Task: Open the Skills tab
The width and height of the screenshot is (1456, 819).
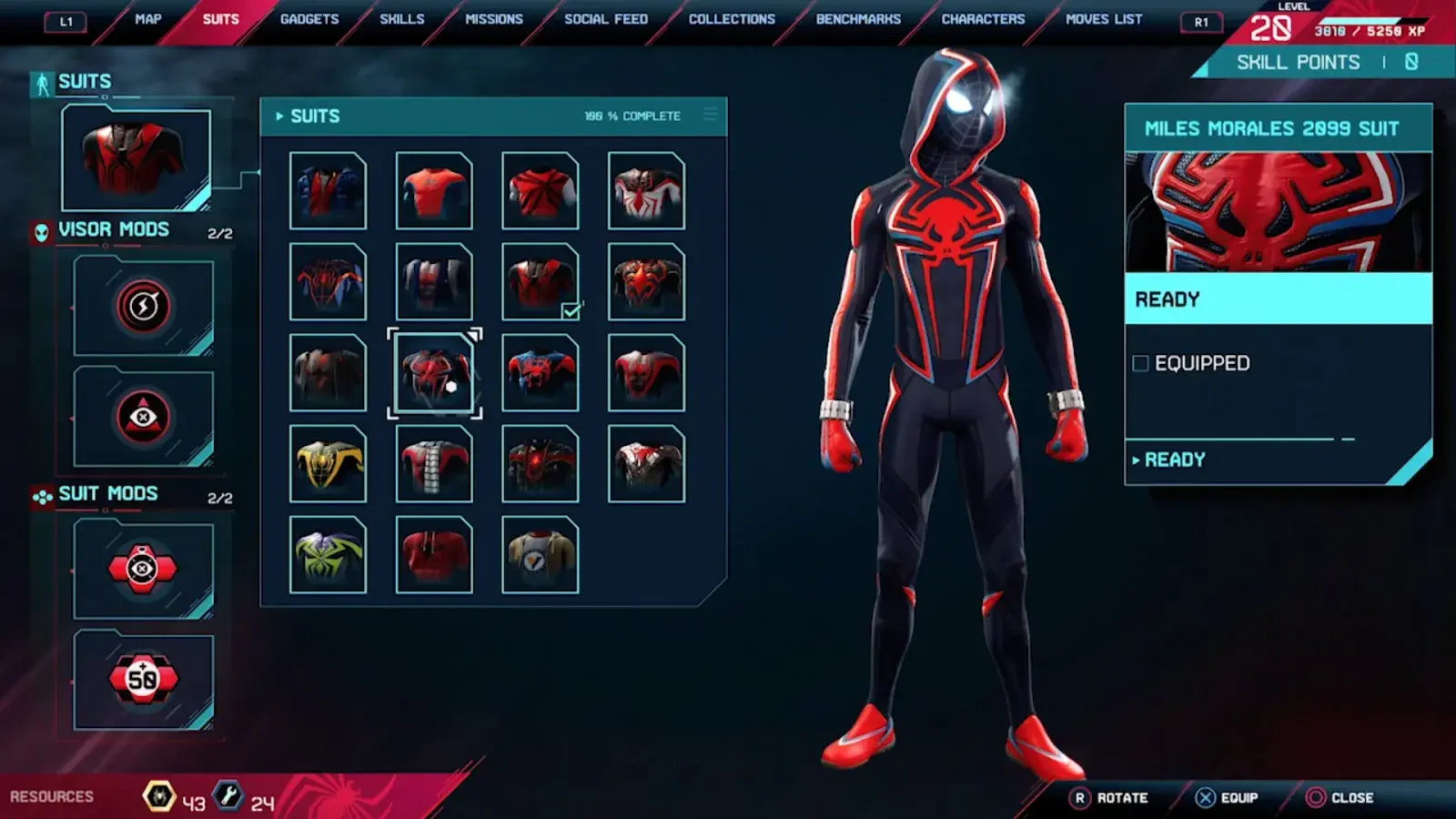Action: tap(401, 19)
